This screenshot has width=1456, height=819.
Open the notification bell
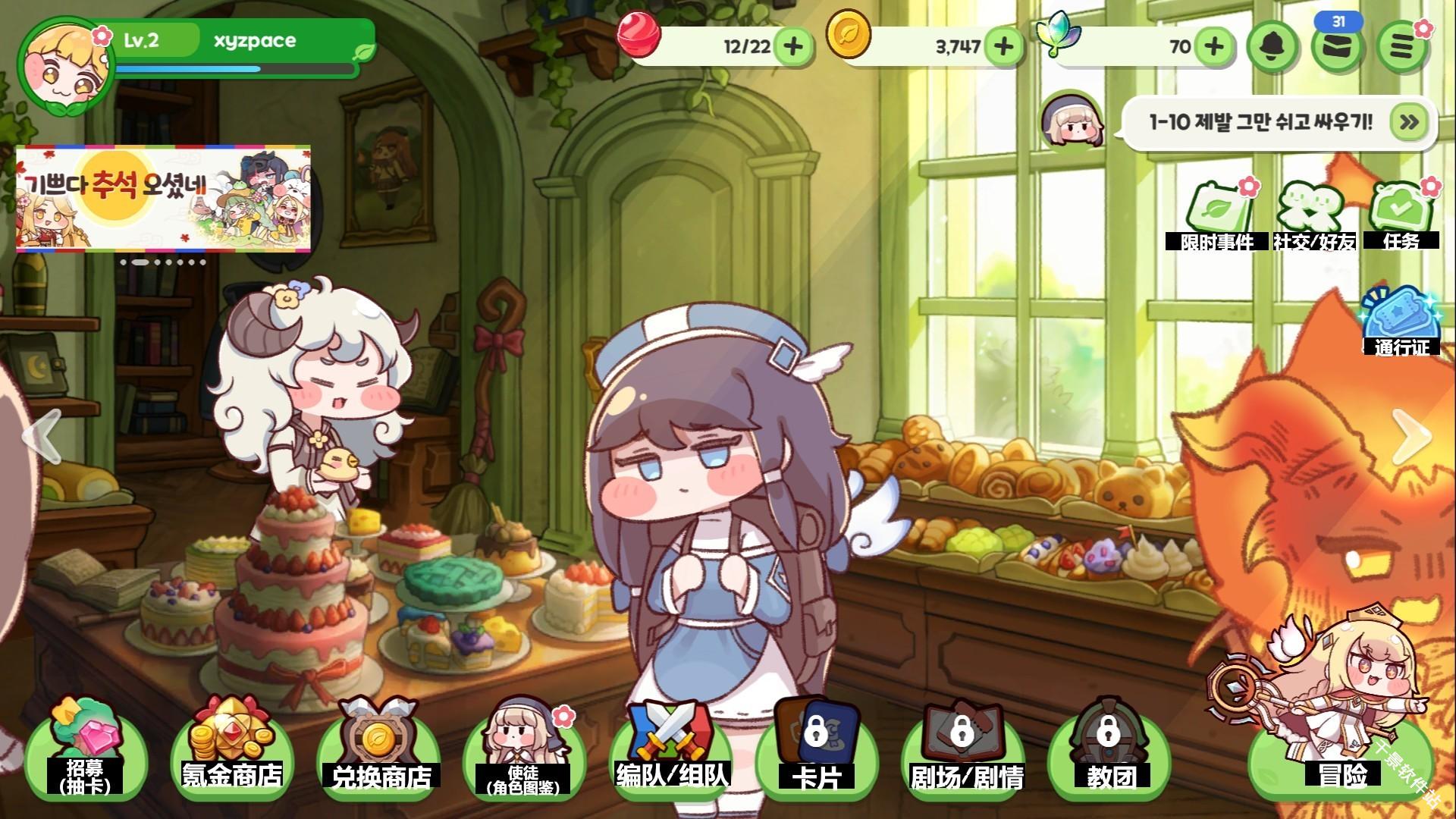(1274, 47)
